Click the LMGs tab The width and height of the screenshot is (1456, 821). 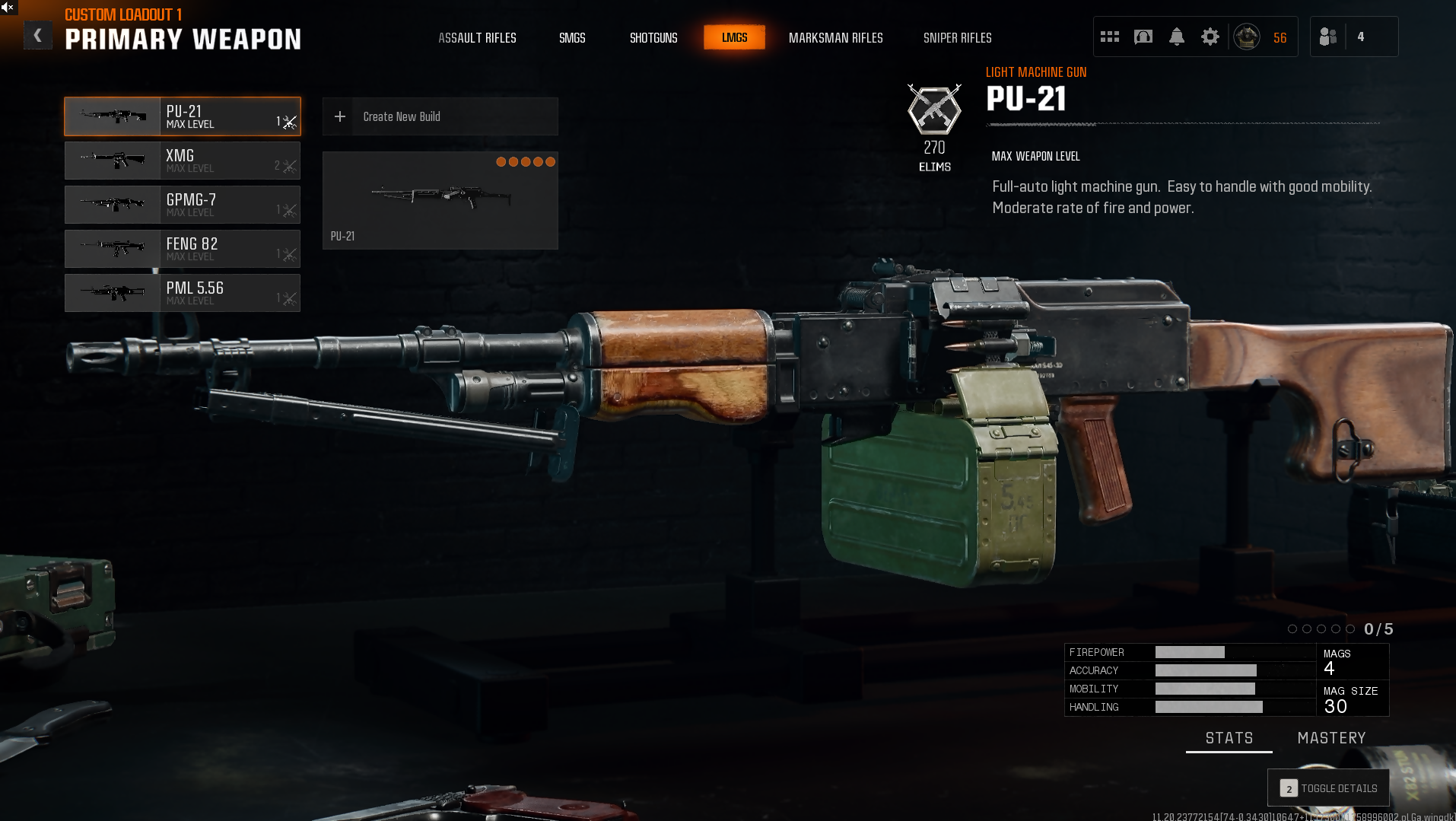tap(734, 37)
